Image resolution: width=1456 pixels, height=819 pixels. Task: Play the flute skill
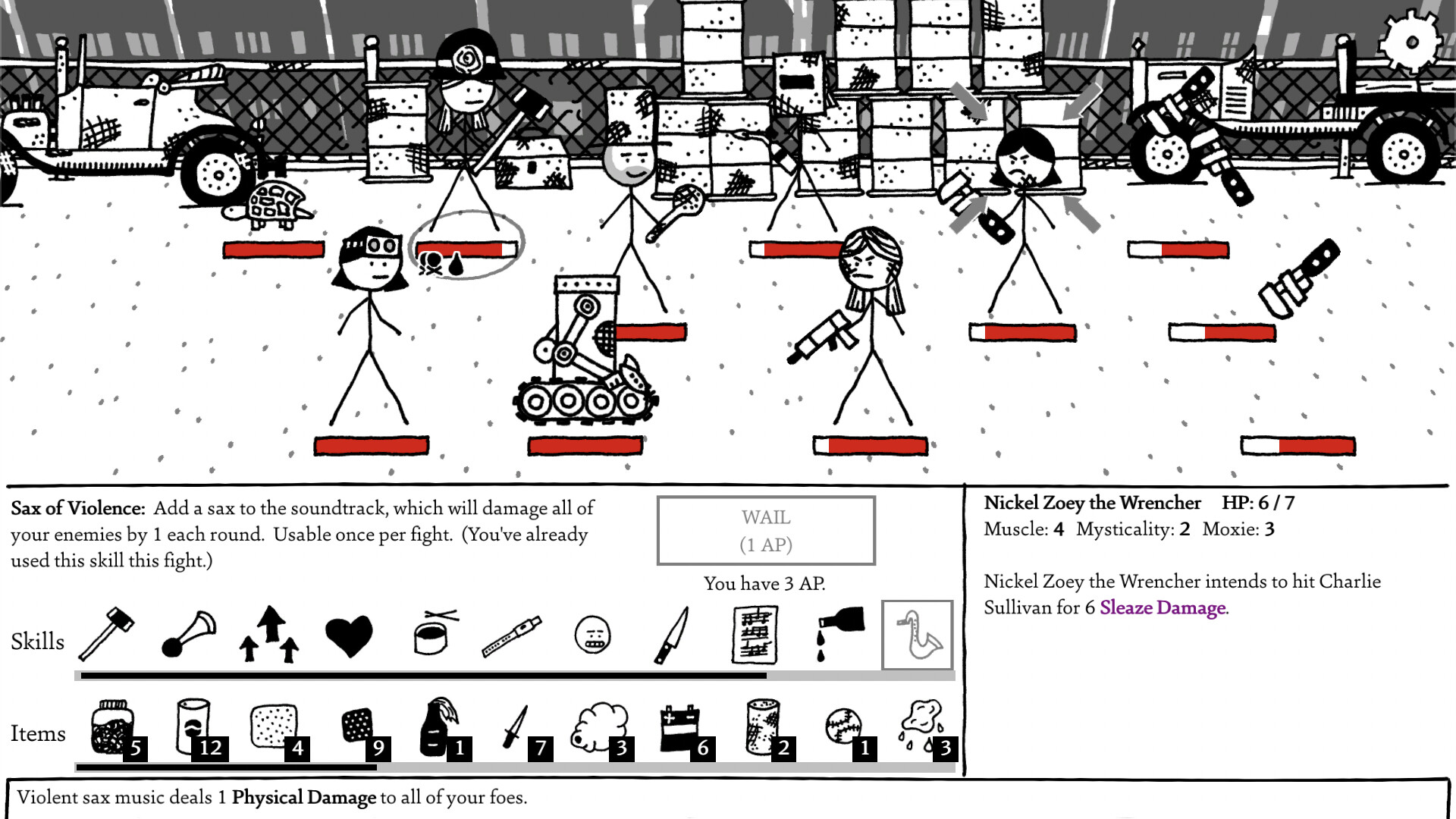pyautogui.click(x=512, y=637)
